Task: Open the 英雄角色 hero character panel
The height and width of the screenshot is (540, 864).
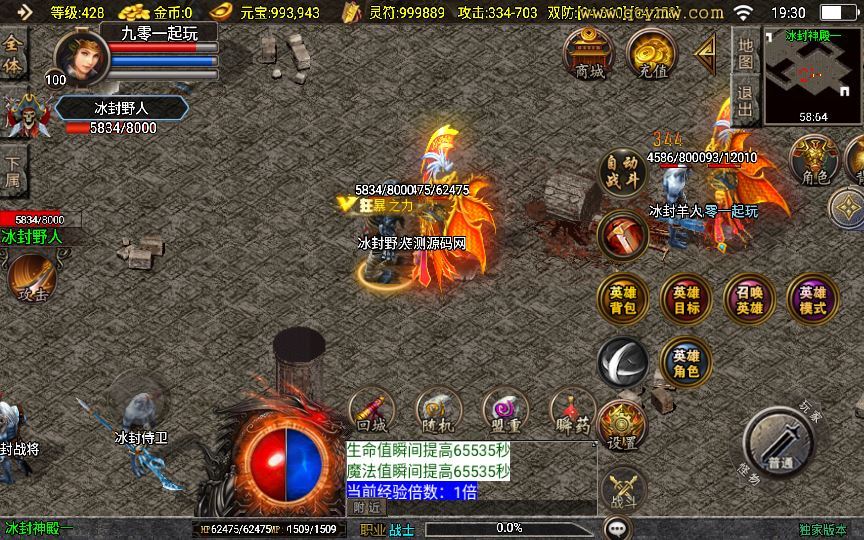Action: click(x=686, y=362)
